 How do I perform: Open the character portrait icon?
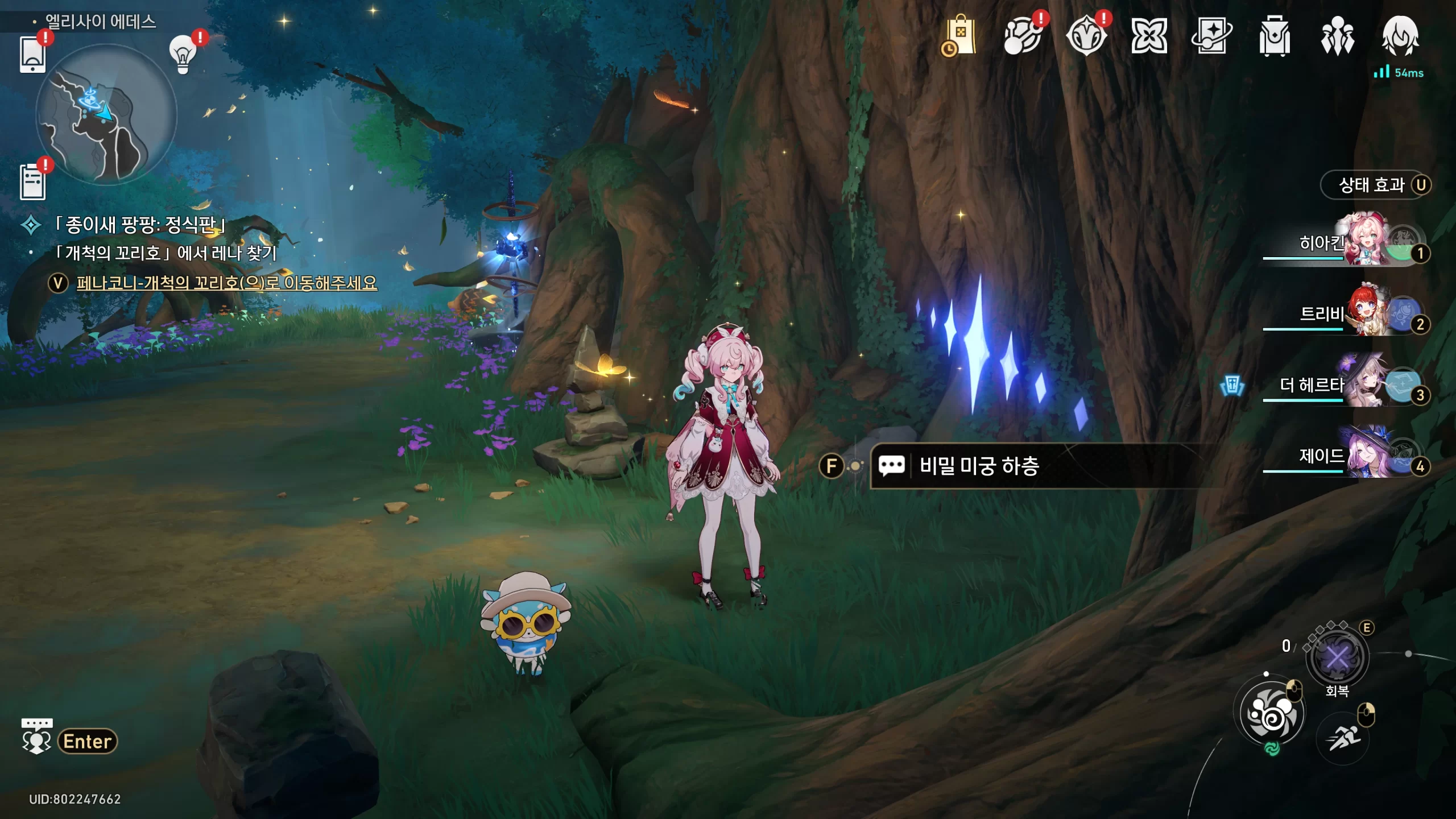[x=1400, y=36]
